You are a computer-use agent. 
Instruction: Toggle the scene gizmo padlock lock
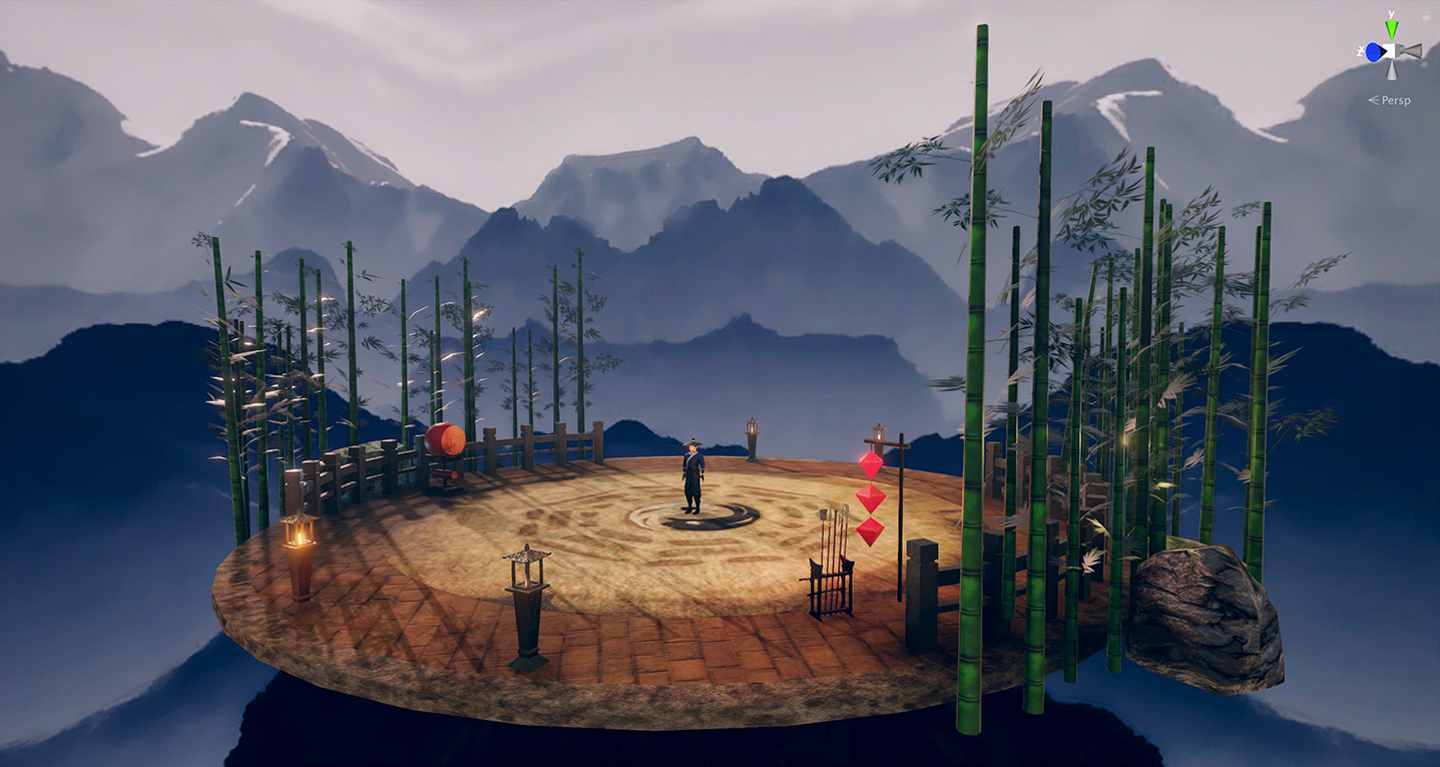point(1426,15)
